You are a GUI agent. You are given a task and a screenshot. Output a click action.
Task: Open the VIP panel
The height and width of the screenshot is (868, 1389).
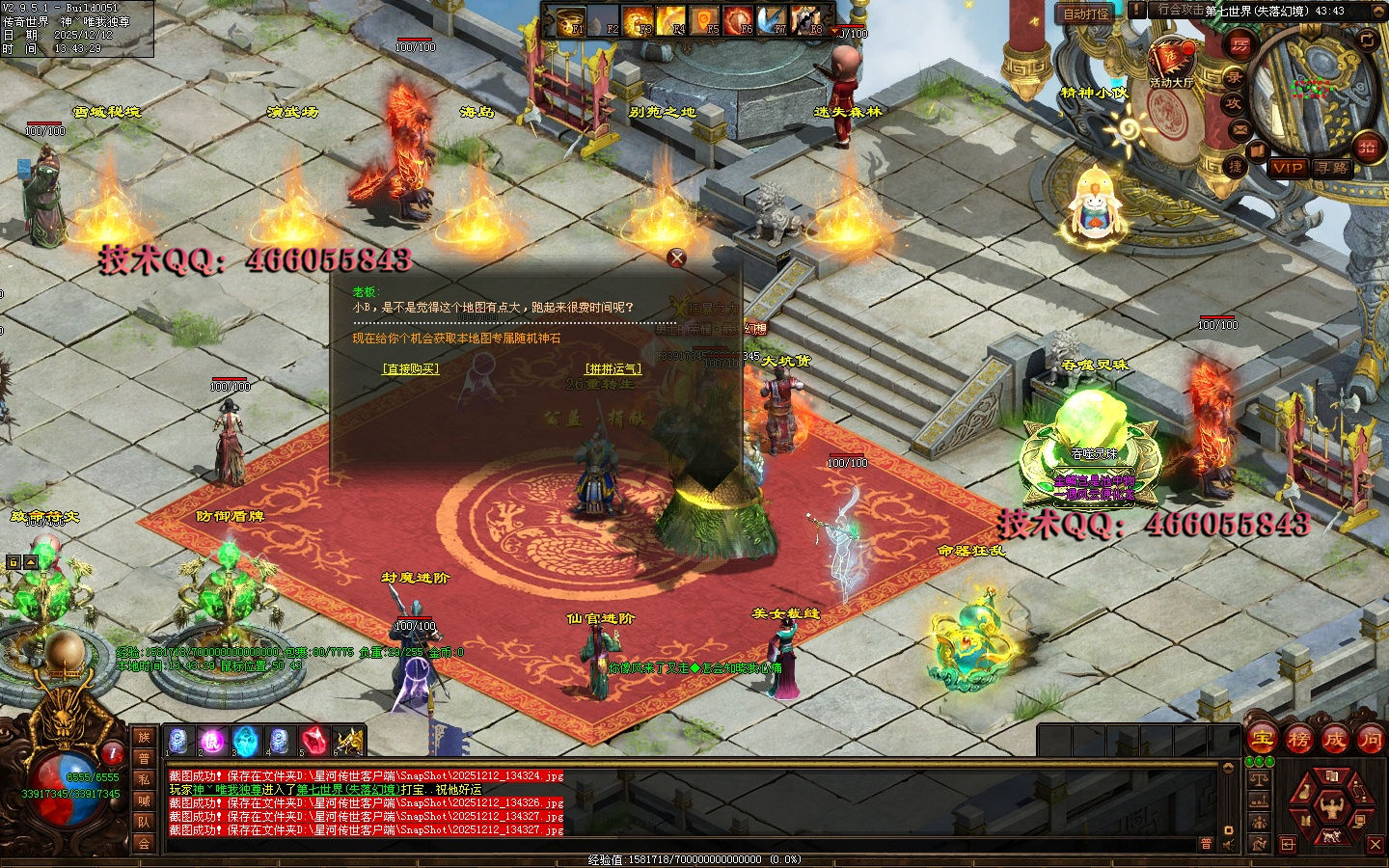click(x=1287, y=168)
